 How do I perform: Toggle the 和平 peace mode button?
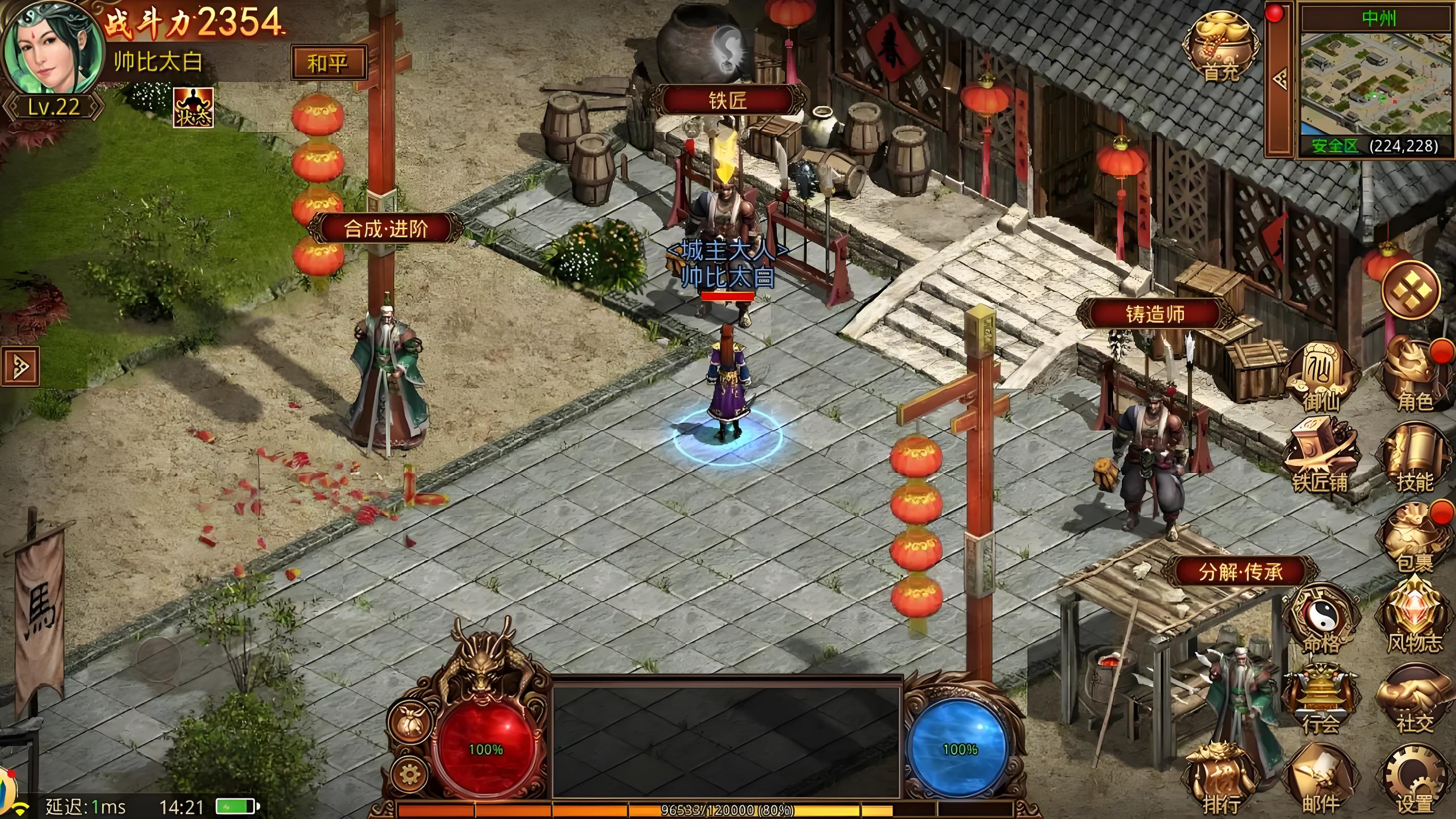point(328,63)
